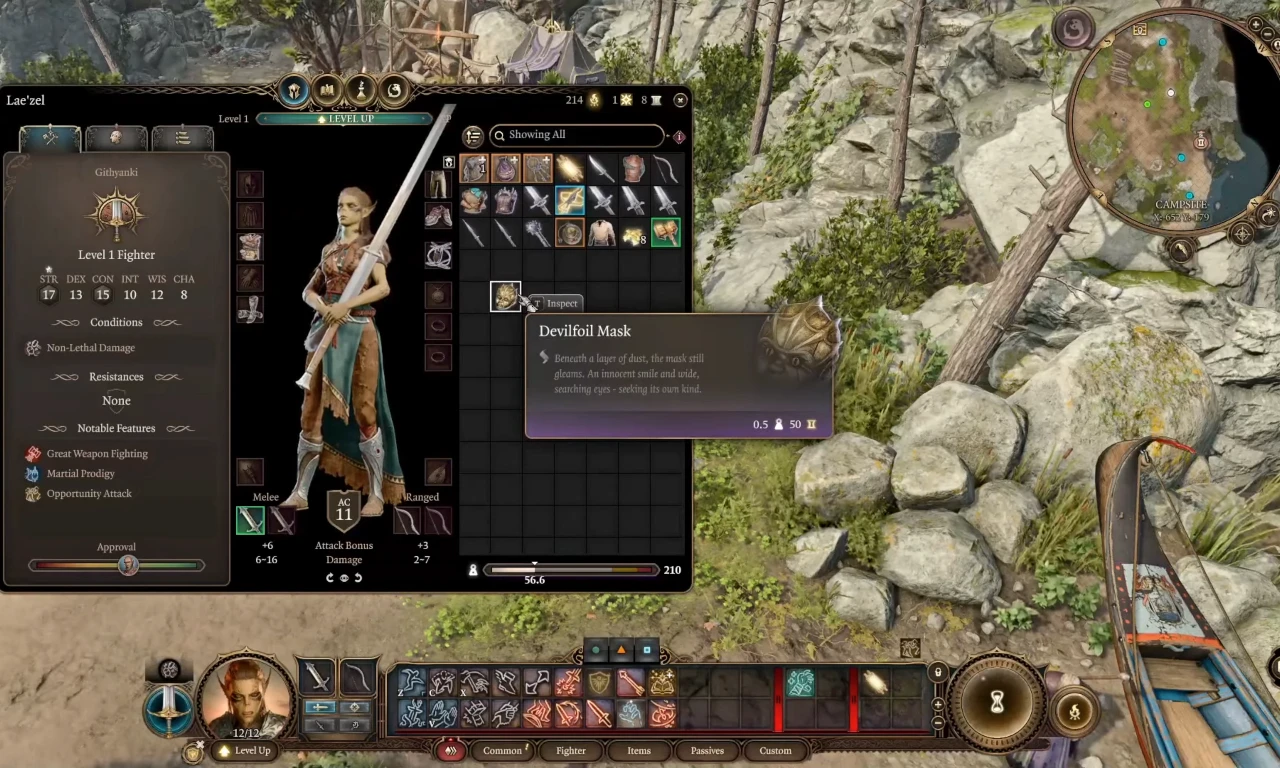Screen dimensions: 1280x768
Task: Show the Custom hotbar tab
Action: pos(775,750)
